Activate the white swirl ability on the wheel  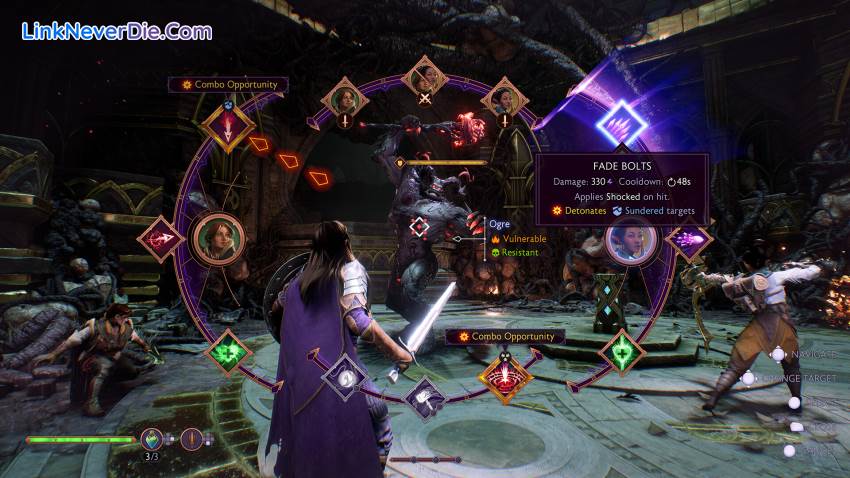coord(346,378)
